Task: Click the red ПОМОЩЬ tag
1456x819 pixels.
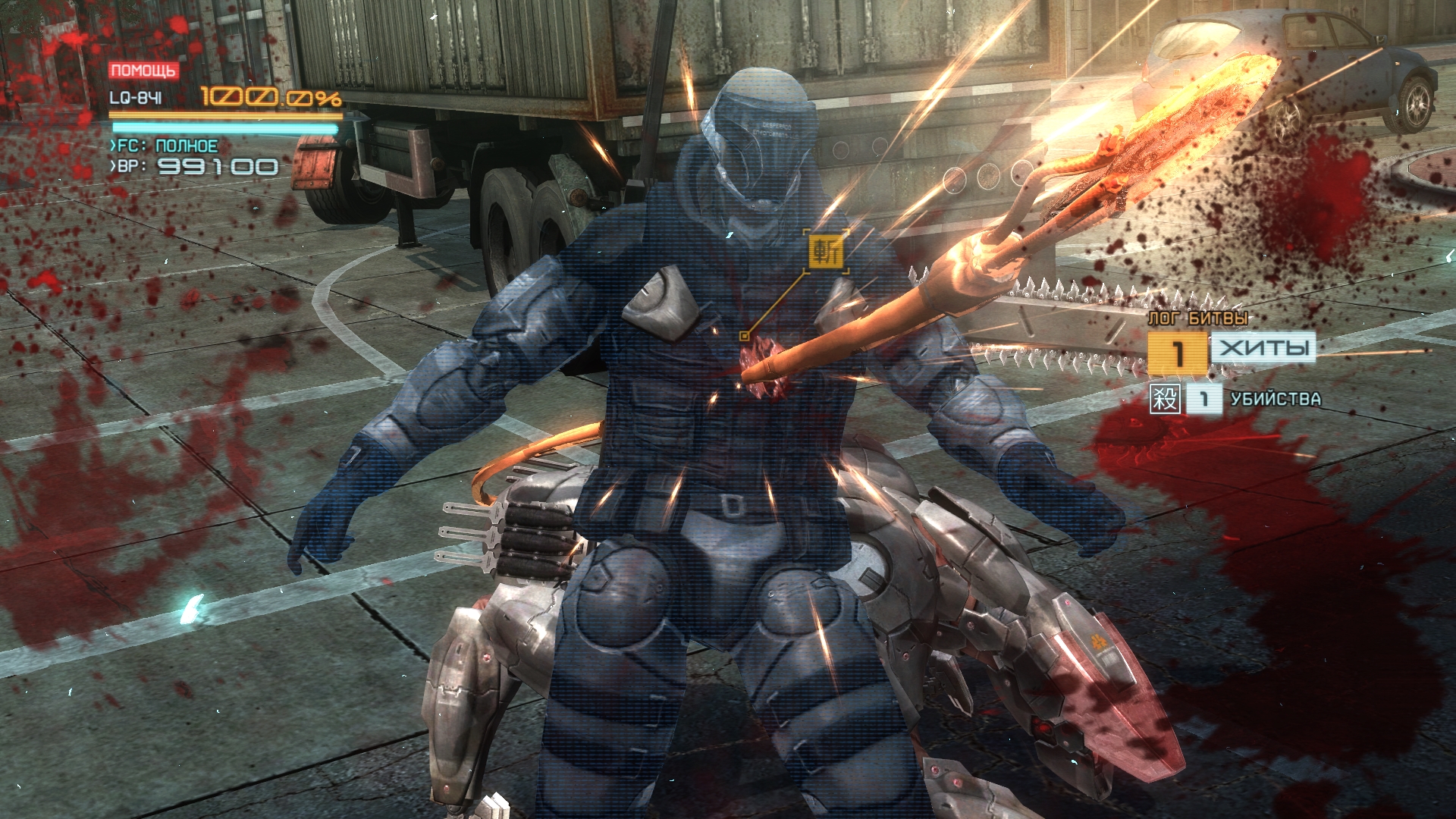Action: [x=143, y=71]
